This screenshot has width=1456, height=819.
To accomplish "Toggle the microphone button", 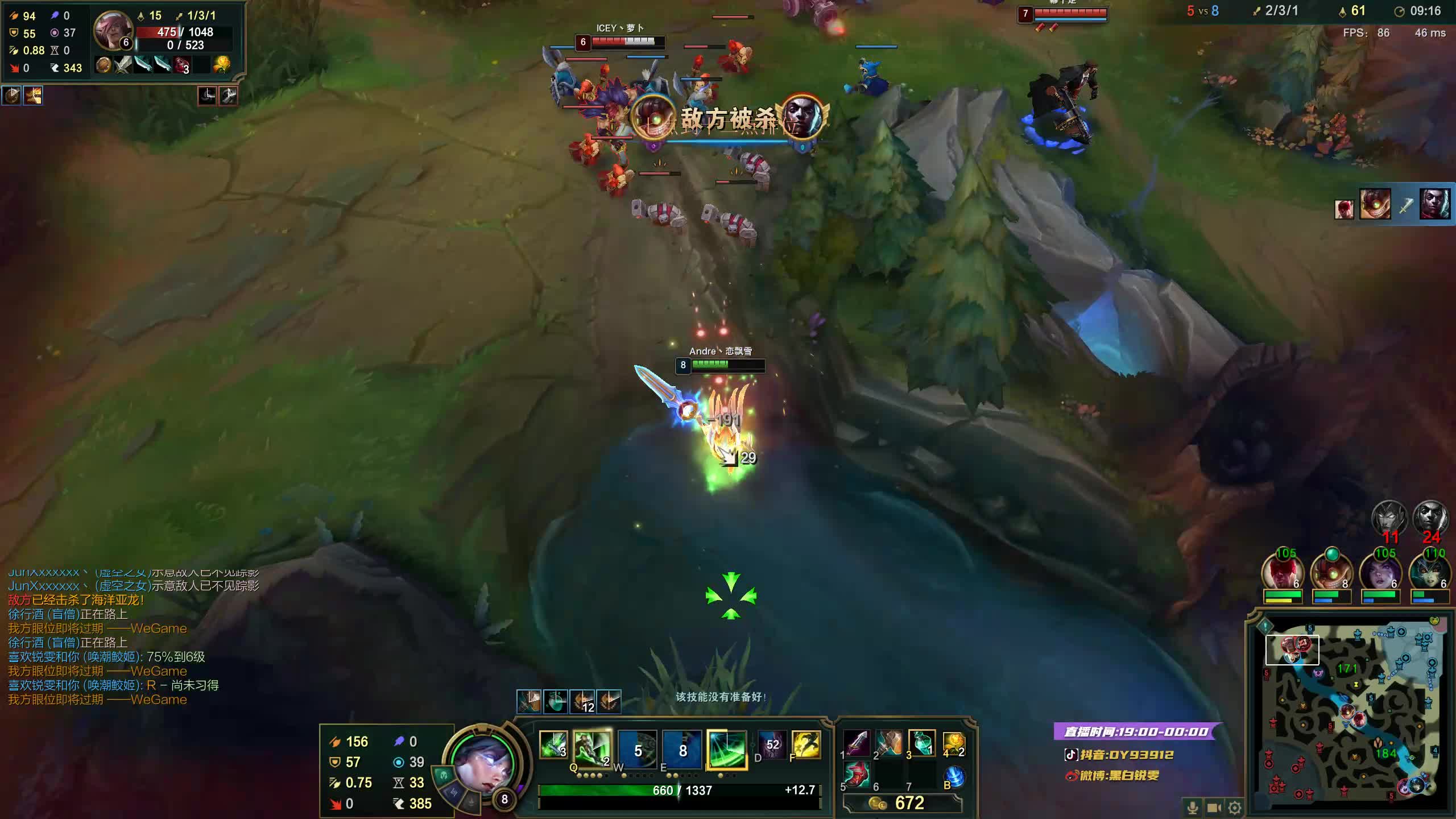I will click(x=1193, y=808).
